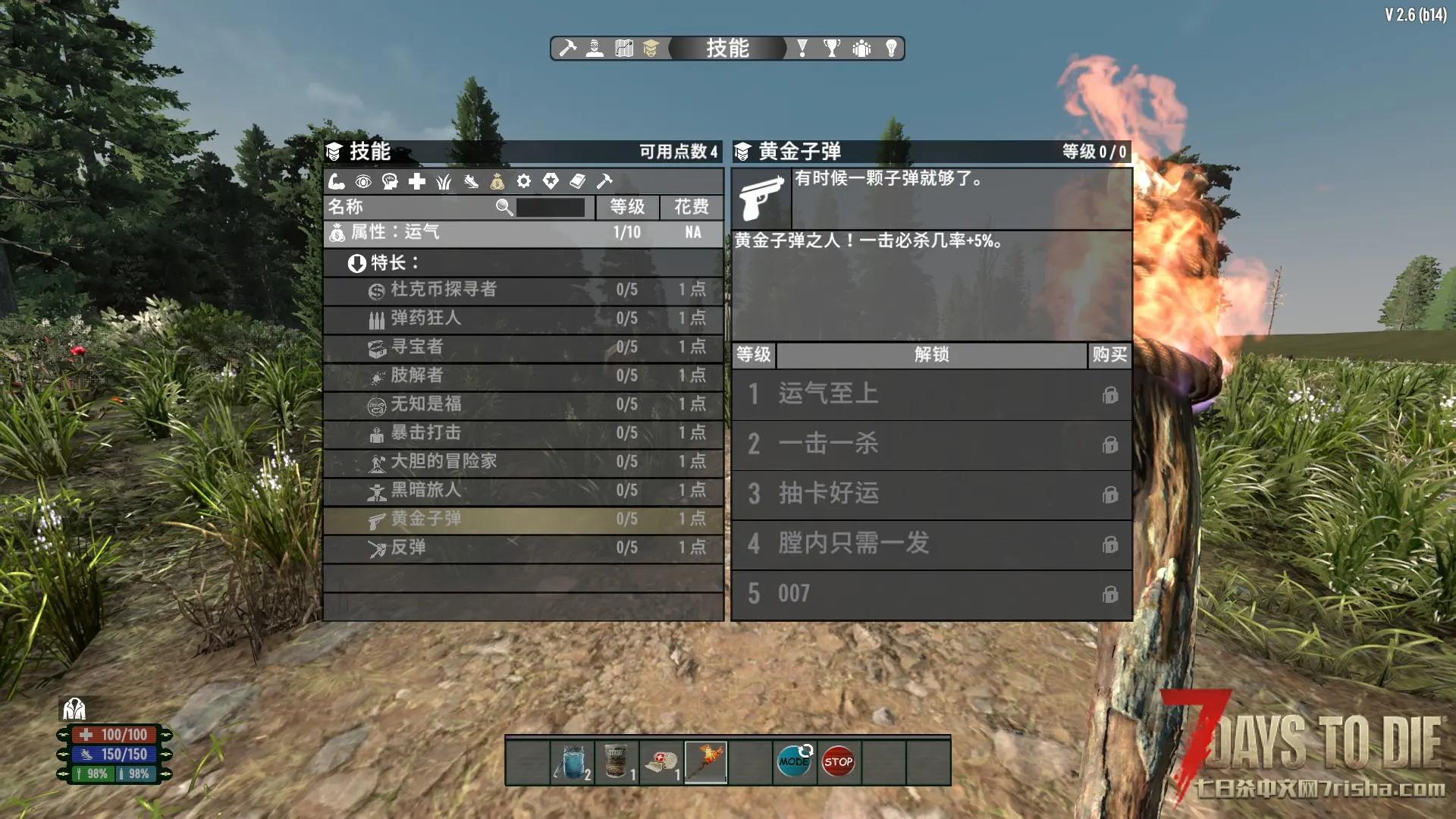Select the strength flexed-arm attribute icon
The width and height of the screenshot is (1456, 819).
(337, 181)
